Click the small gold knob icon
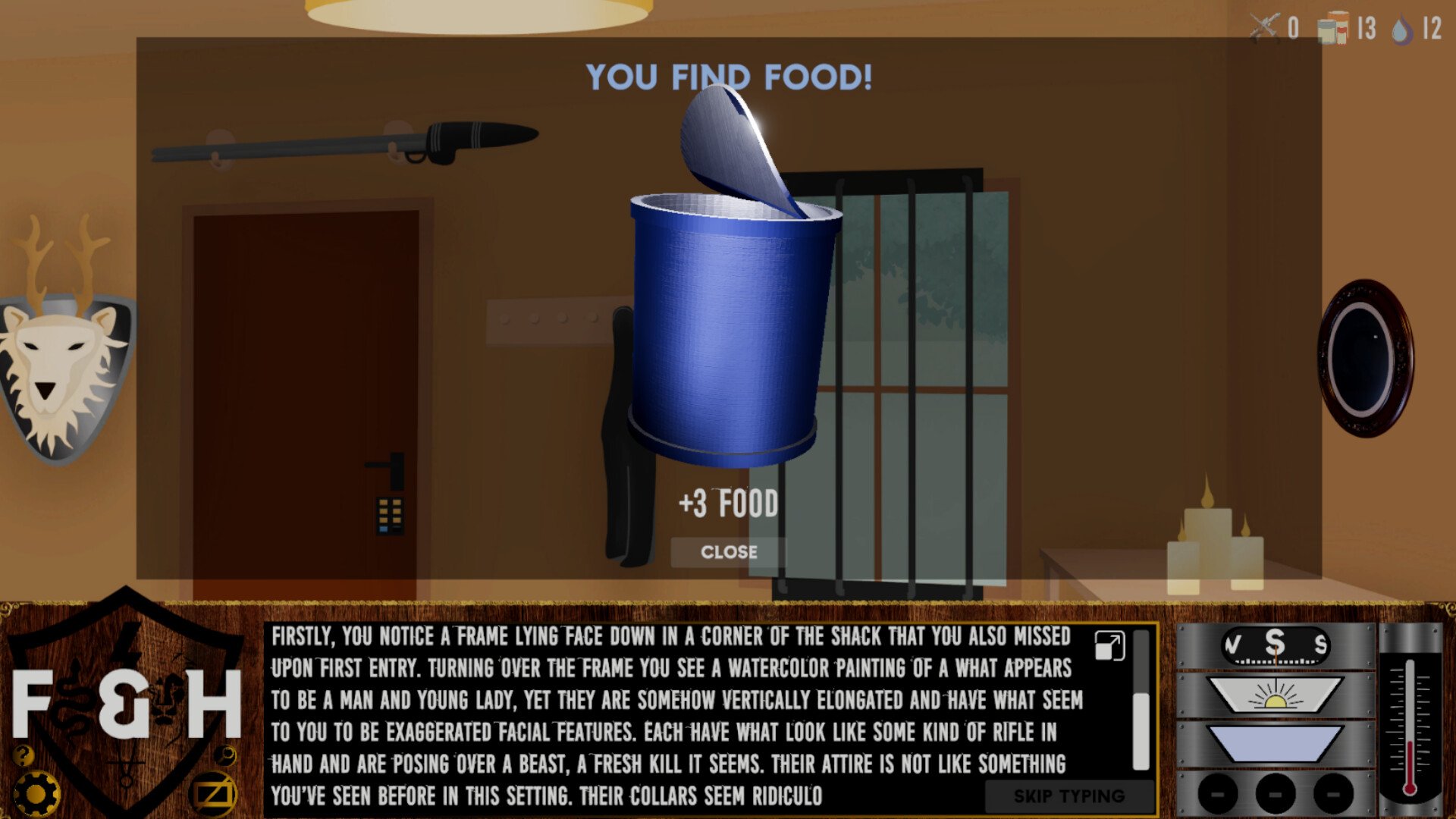Image resolution: width=1456 pixels, height=819 pixels. [x=225, y=755]
